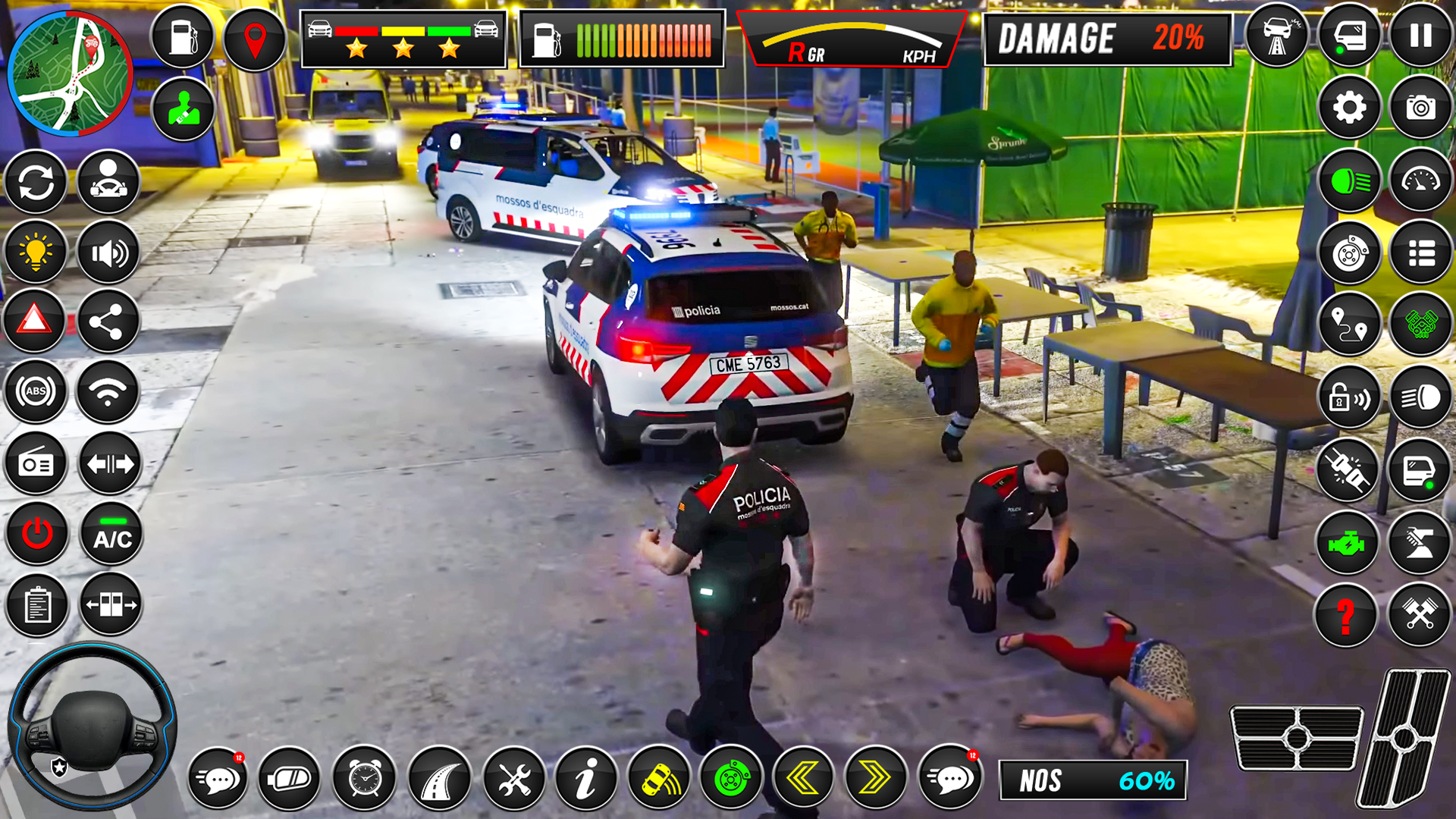Viewport: 1456px width, 819px height.
Task: Toggle the A/C on or off
Action: click(x=111, y=531)
